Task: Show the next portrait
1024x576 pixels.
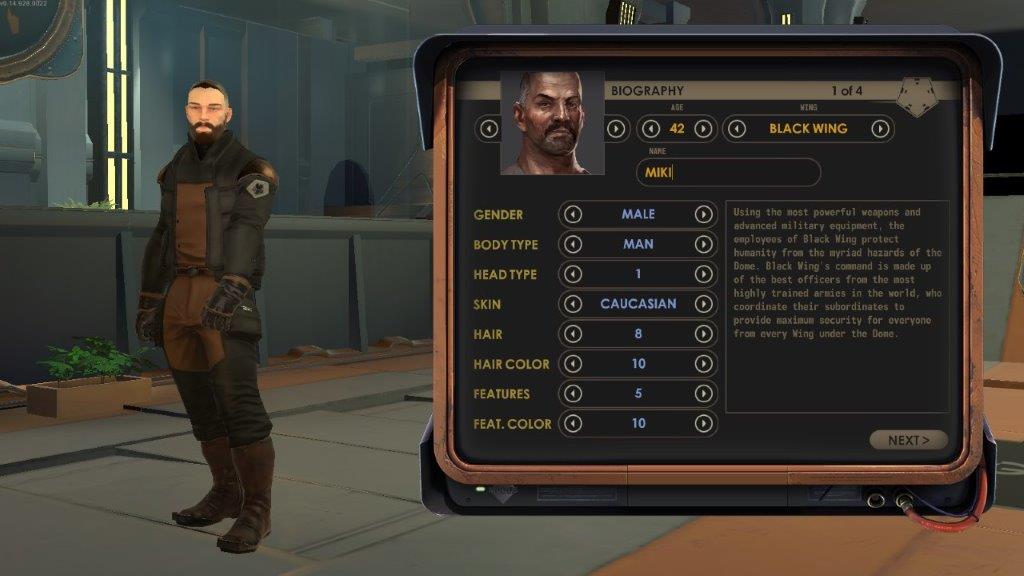Action: pyautogui.click(x=616, y=128)
